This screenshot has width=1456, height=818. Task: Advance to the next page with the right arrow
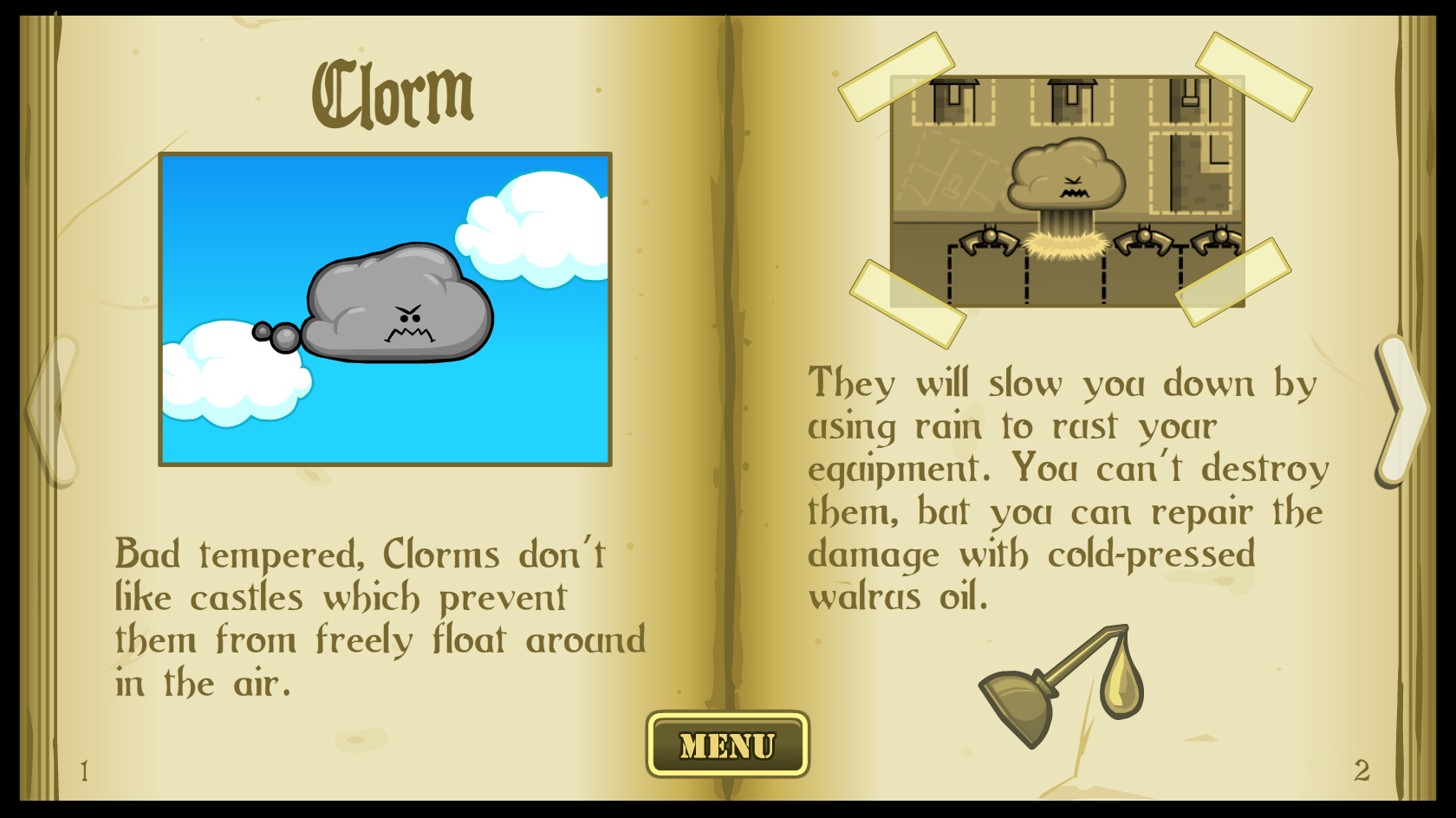click(1404, 407)
